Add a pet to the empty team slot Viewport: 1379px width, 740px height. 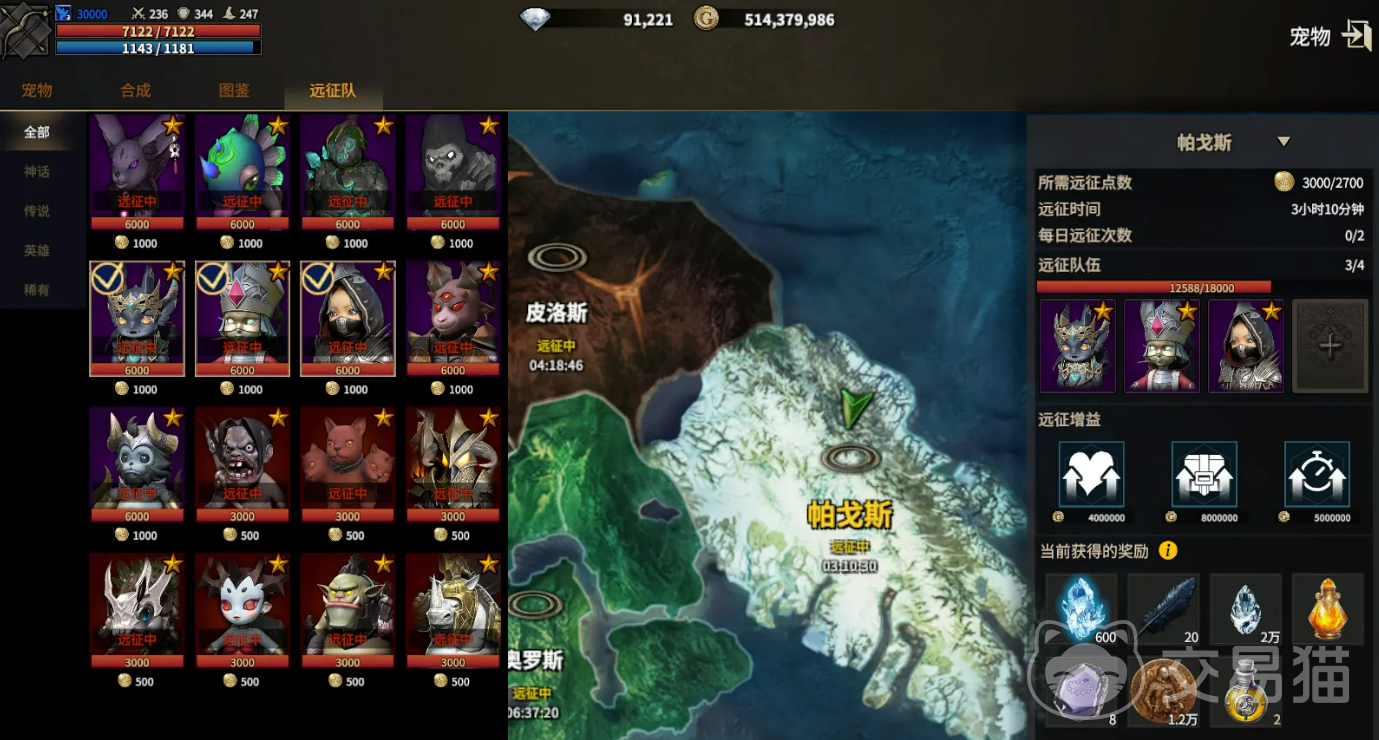pyautogui.click(x=1329, y=346)
